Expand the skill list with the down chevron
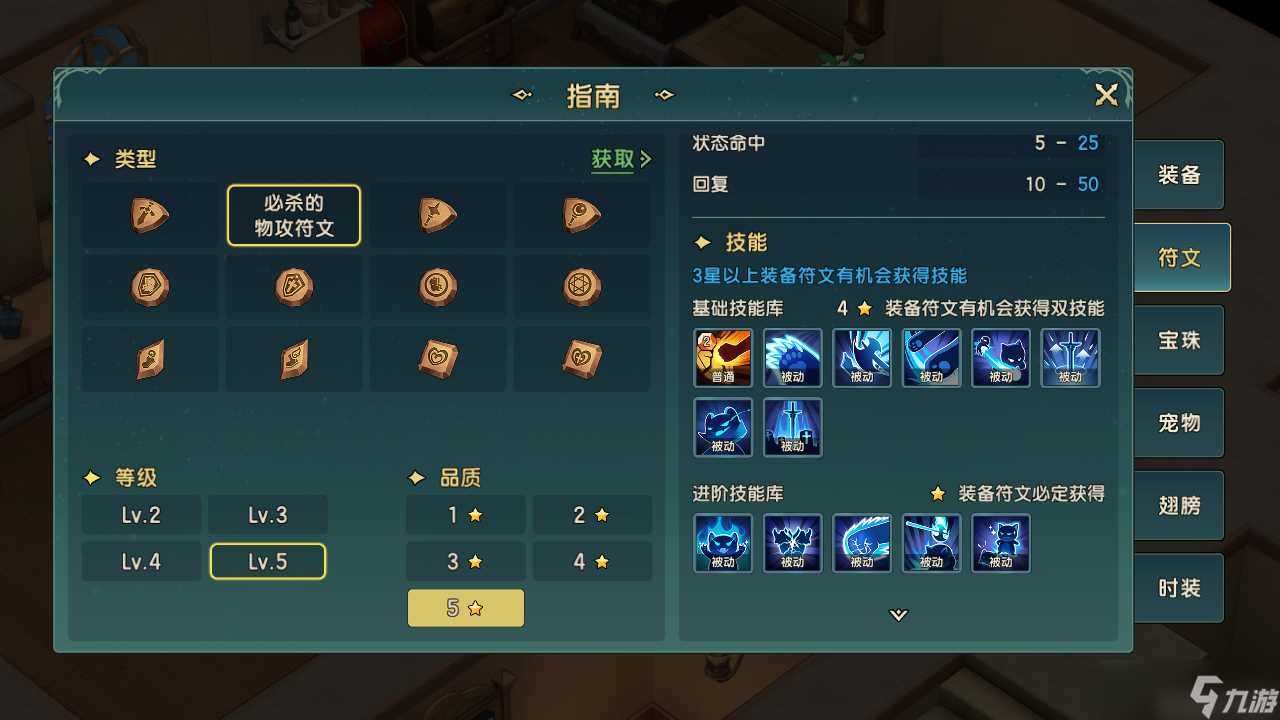 click(x=897, y=616)
